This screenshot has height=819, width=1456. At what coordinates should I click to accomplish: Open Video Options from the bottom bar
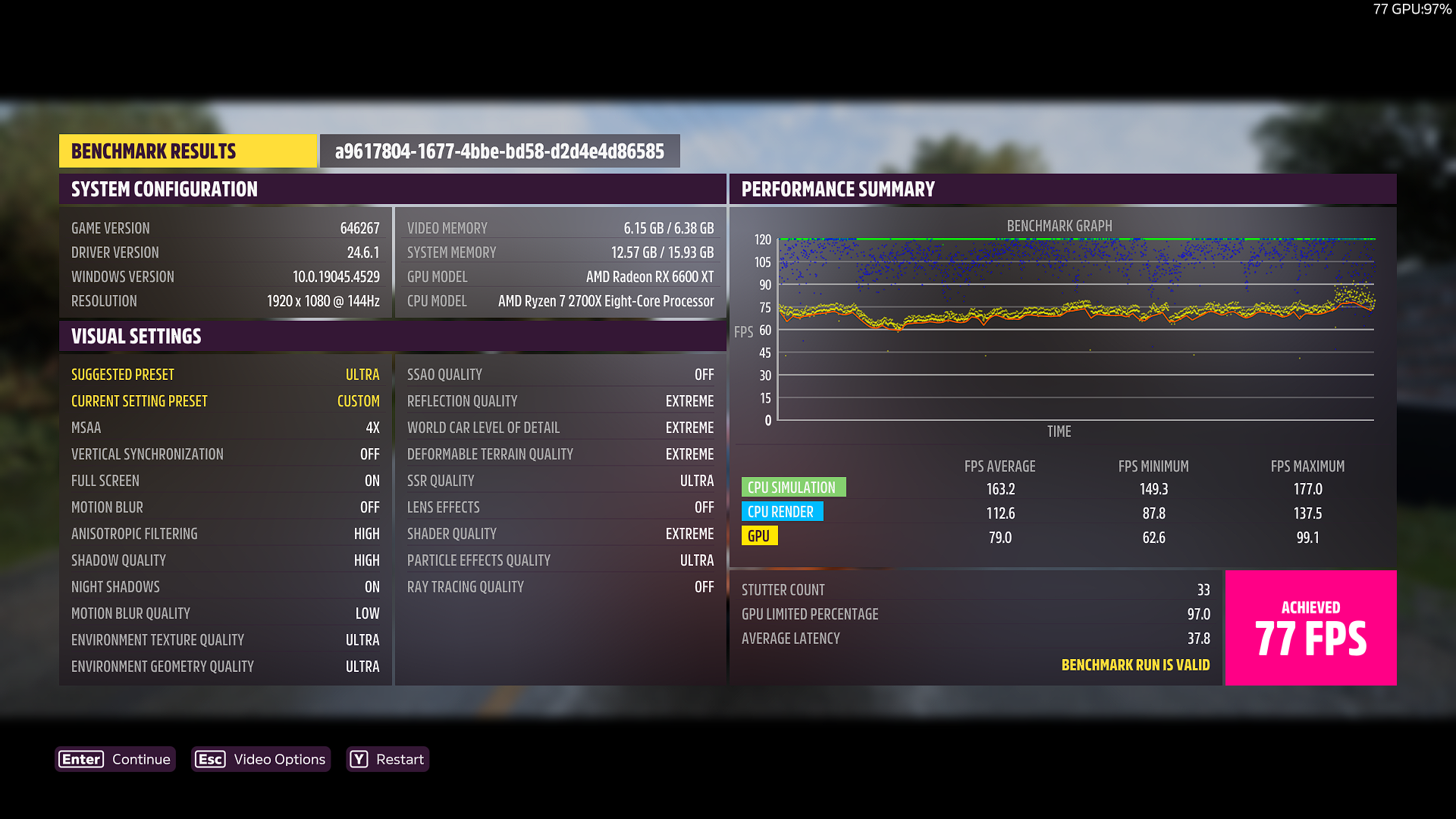(x=261, y=759)
